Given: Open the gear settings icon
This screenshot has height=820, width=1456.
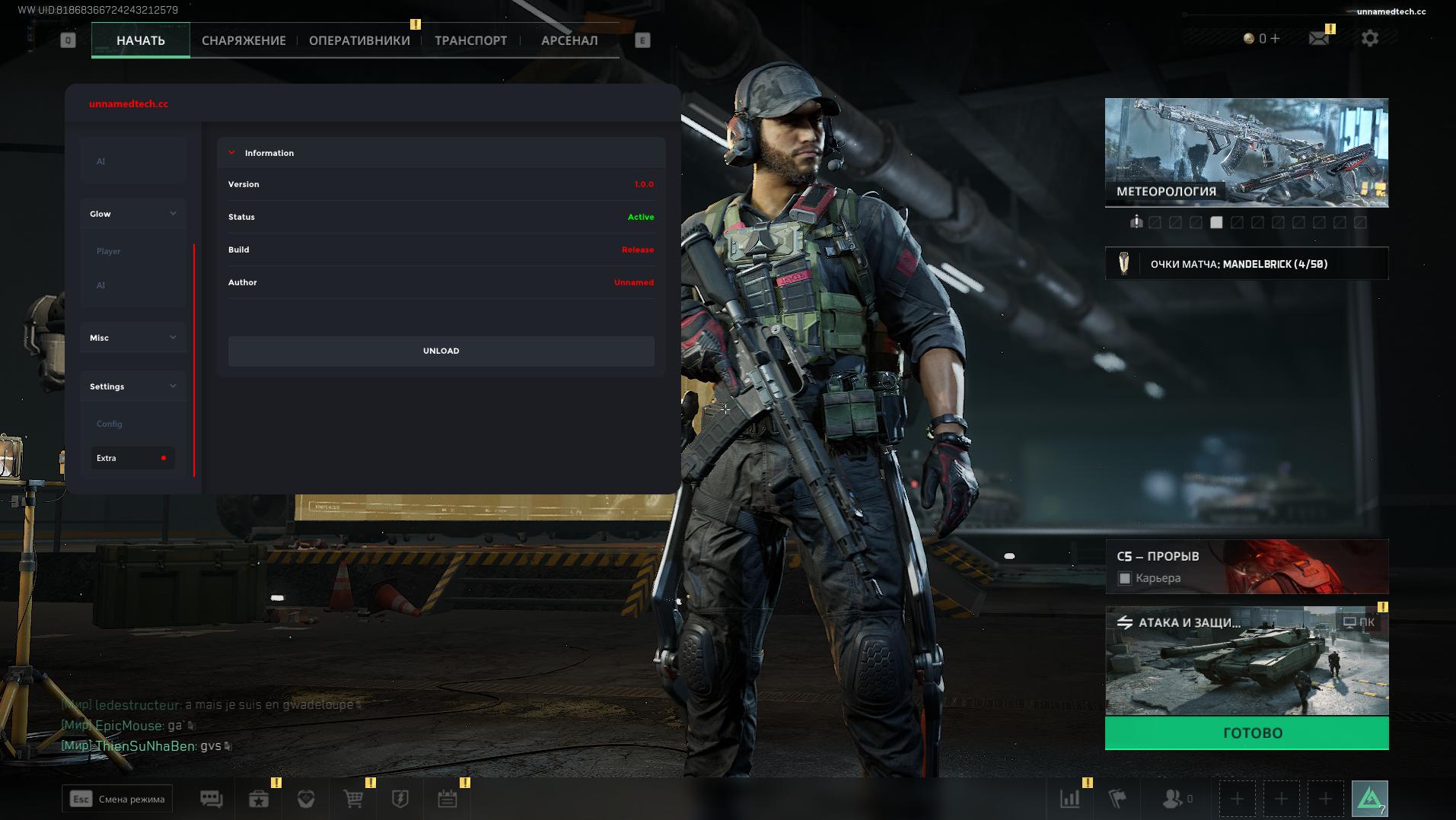Looking at the screenshot, I should 1370,38.
